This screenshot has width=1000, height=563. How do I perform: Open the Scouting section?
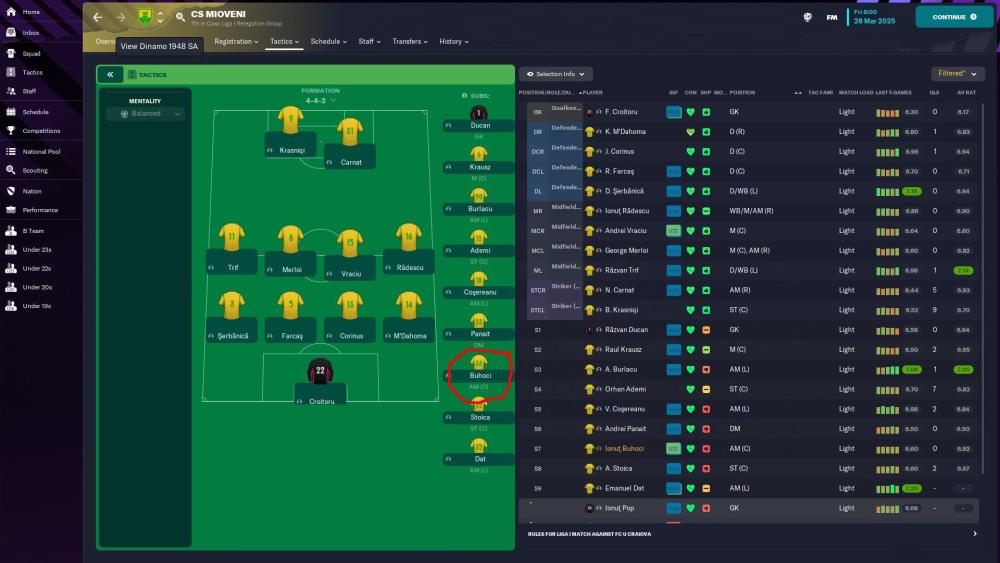[x=35, y=171]
